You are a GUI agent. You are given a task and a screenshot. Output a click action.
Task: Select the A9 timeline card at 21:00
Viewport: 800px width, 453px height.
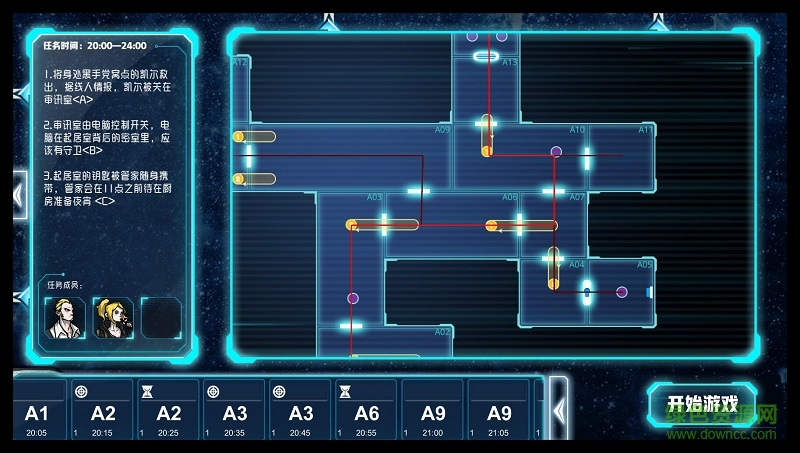tap(432, 411)
